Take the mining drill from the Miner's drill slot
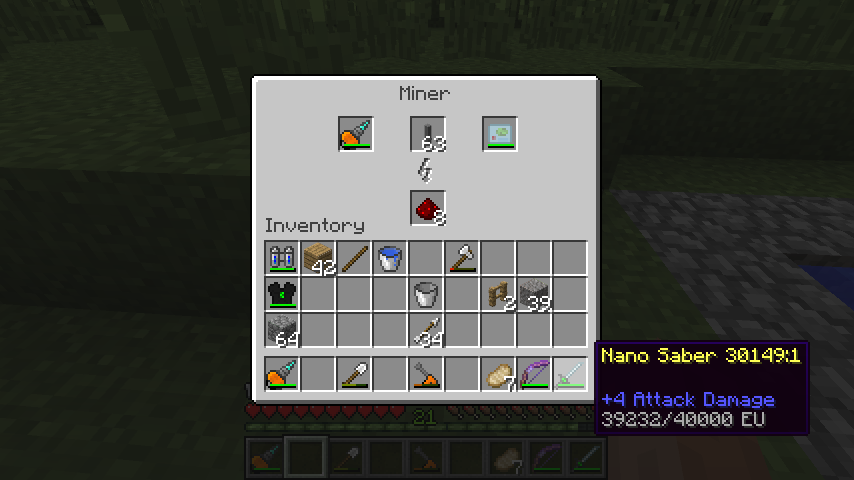 pos(355,134)
